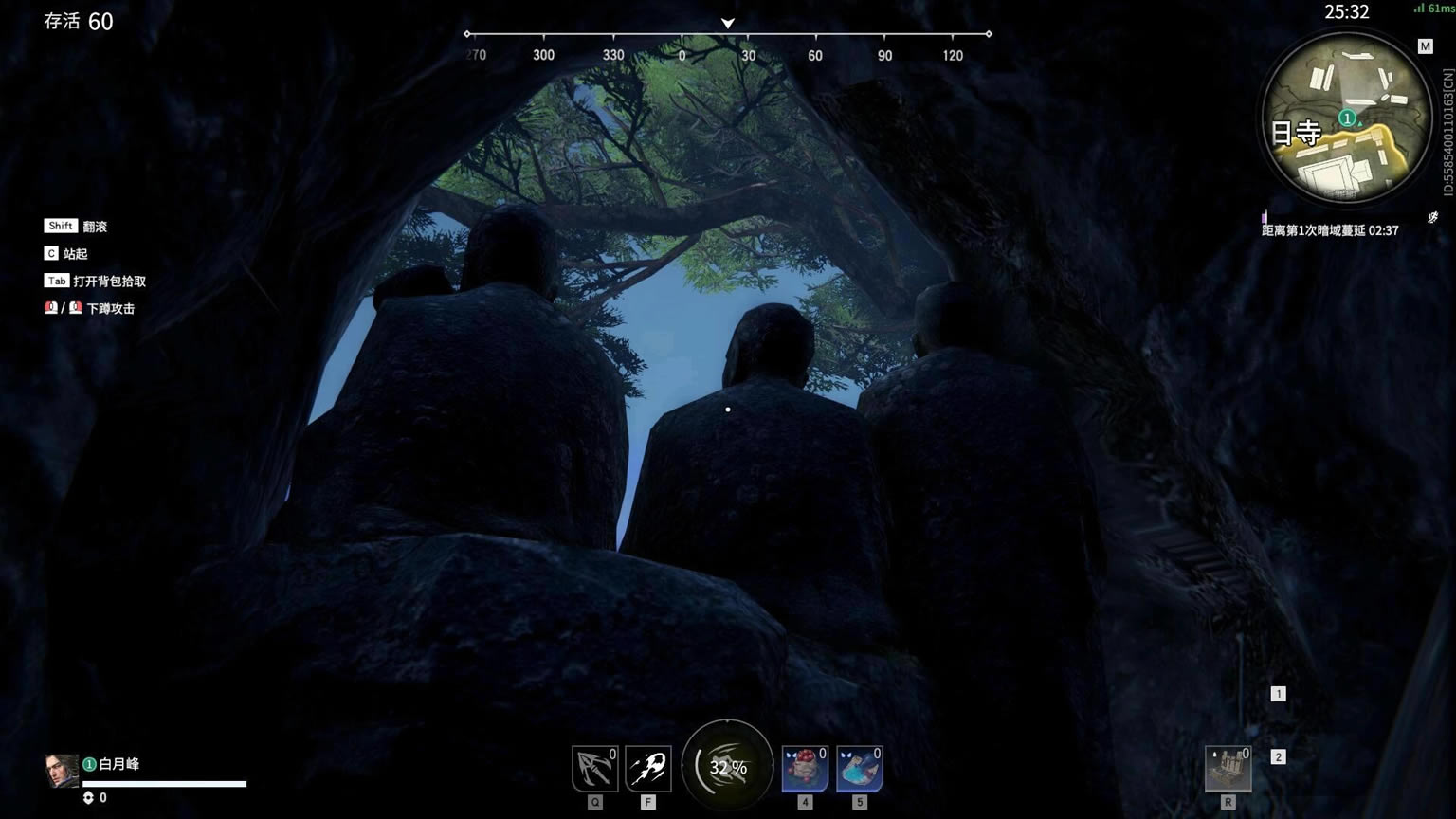The image size is (1456, 819).
Task: Click the circular ultimate gauge showing 32%
Action: click(x=728, y=766)
